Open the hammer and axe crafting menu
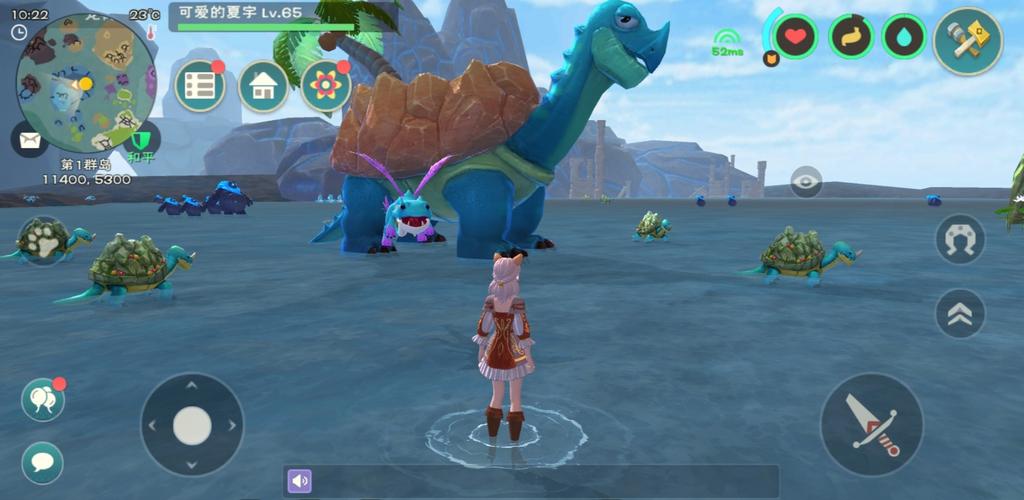Screen dimensions: 1024x500 click(967, 41)
